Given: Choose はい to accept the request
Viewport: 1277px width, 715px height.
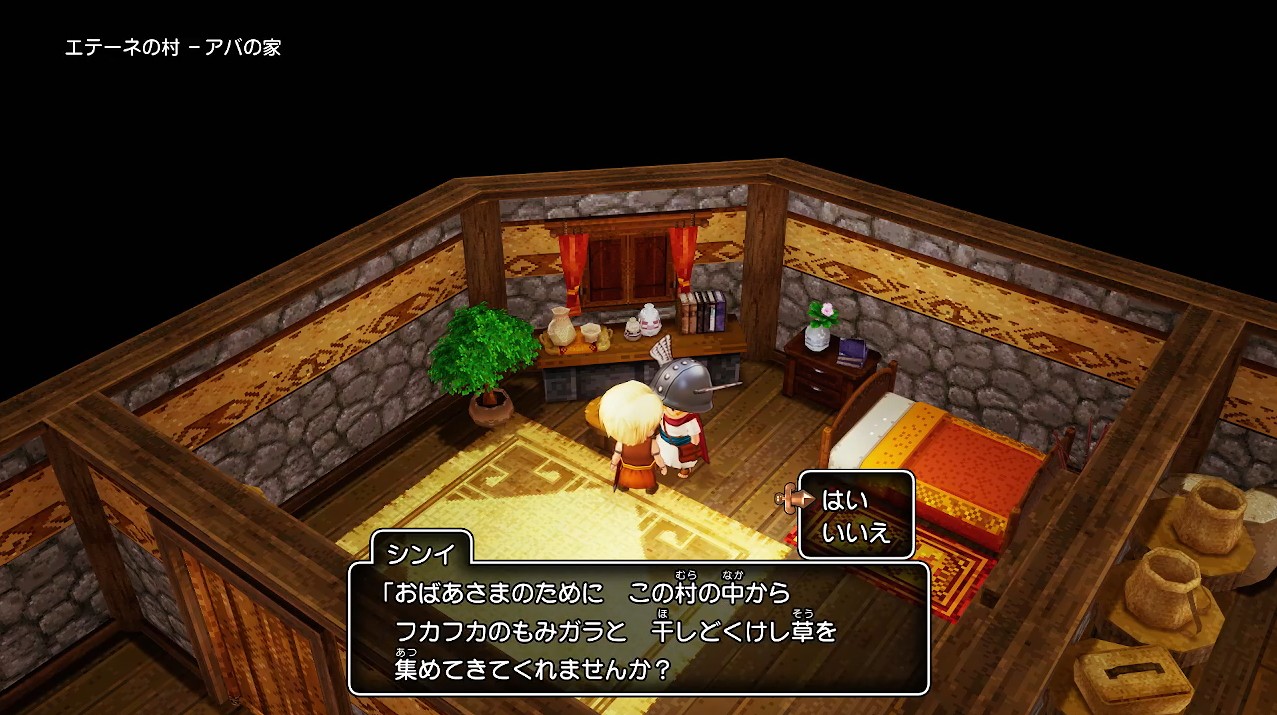Looking at the screenshot, I should (x=845, y=500).
